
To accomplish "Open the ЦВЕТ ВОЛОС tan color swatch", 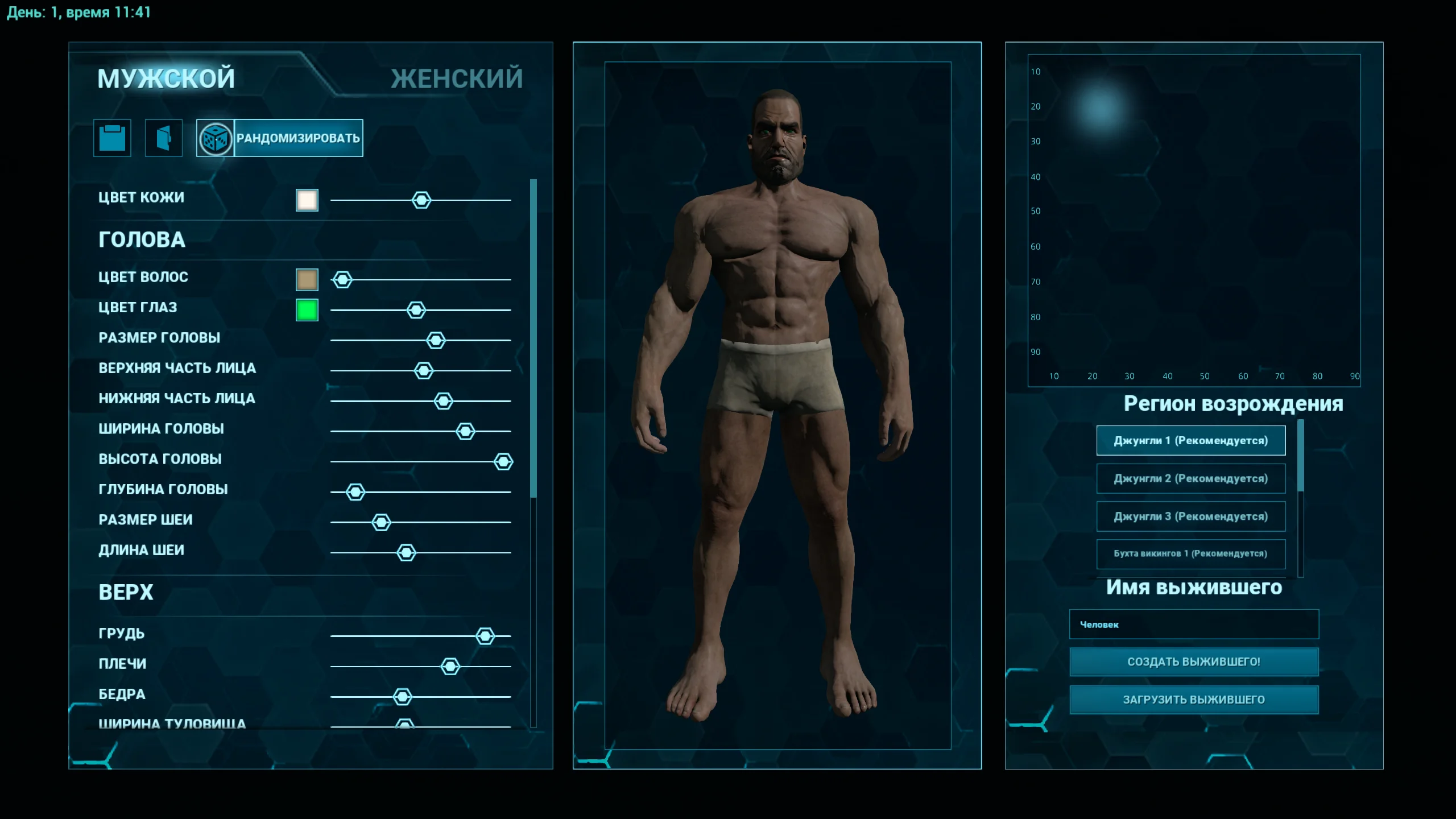I will (307, 280).
